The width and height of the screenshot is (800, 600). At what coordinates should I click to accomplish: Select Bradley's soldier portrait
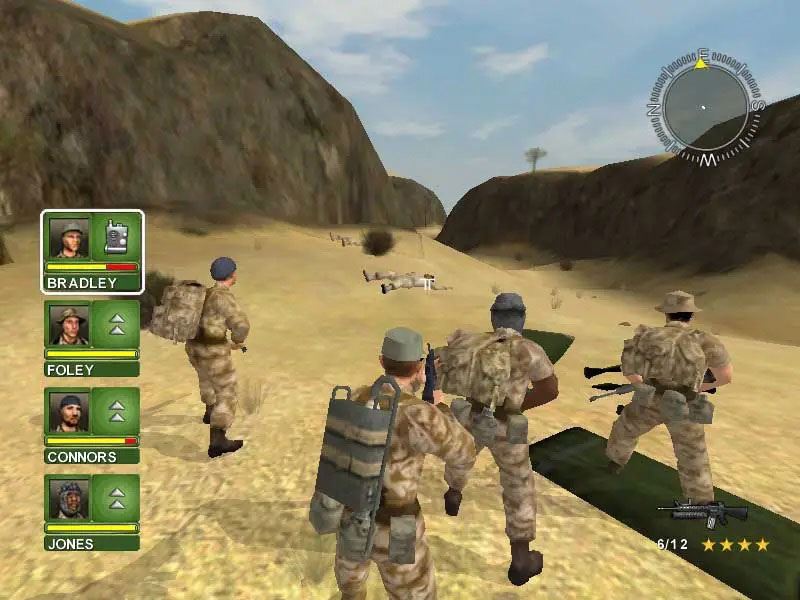click(x=69, y=238)
